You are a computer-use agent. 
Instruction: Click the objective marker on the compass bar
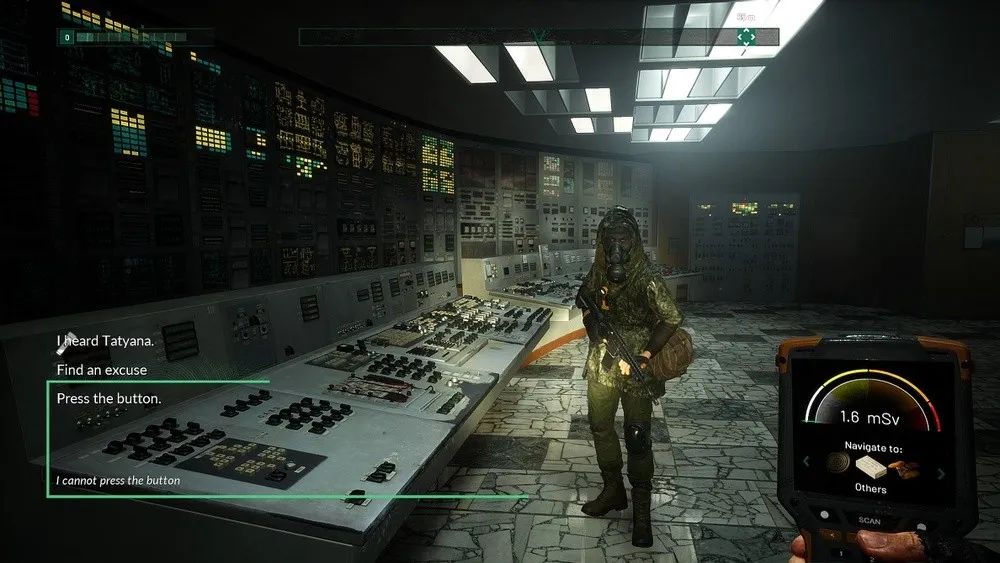[745, 37]
